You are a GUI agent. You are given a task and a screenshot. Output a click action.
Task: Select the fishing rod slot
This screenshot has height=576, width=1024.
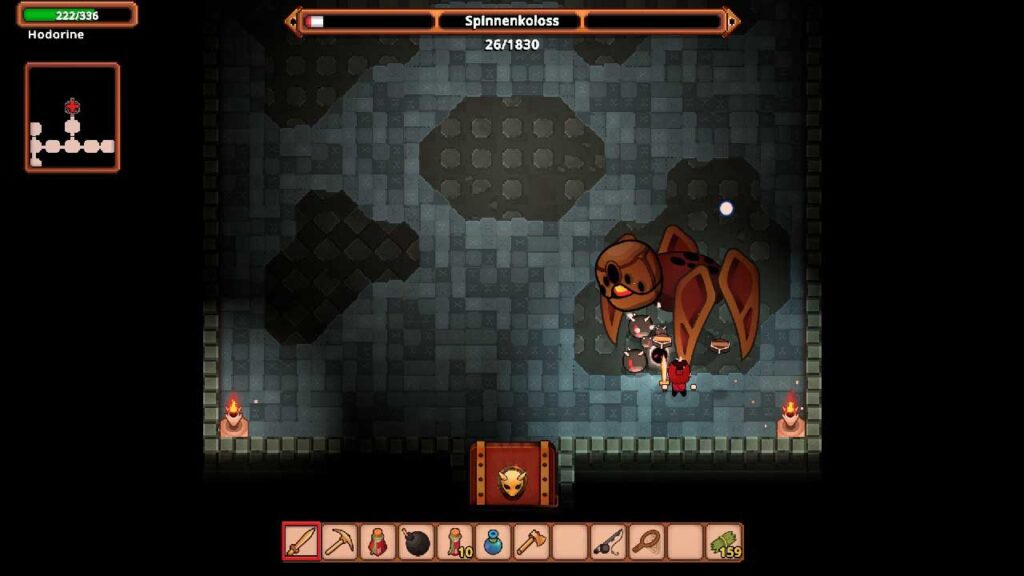pos(609,542)
